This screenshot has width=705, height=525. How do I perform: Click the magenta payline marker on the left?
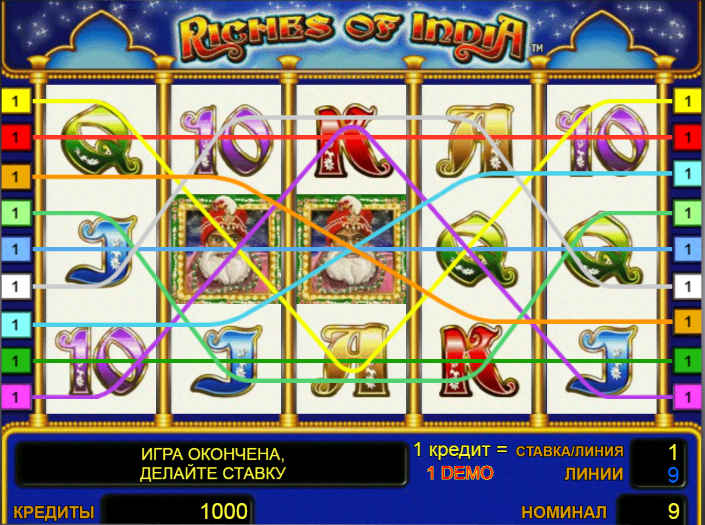(x=16, y=397)
